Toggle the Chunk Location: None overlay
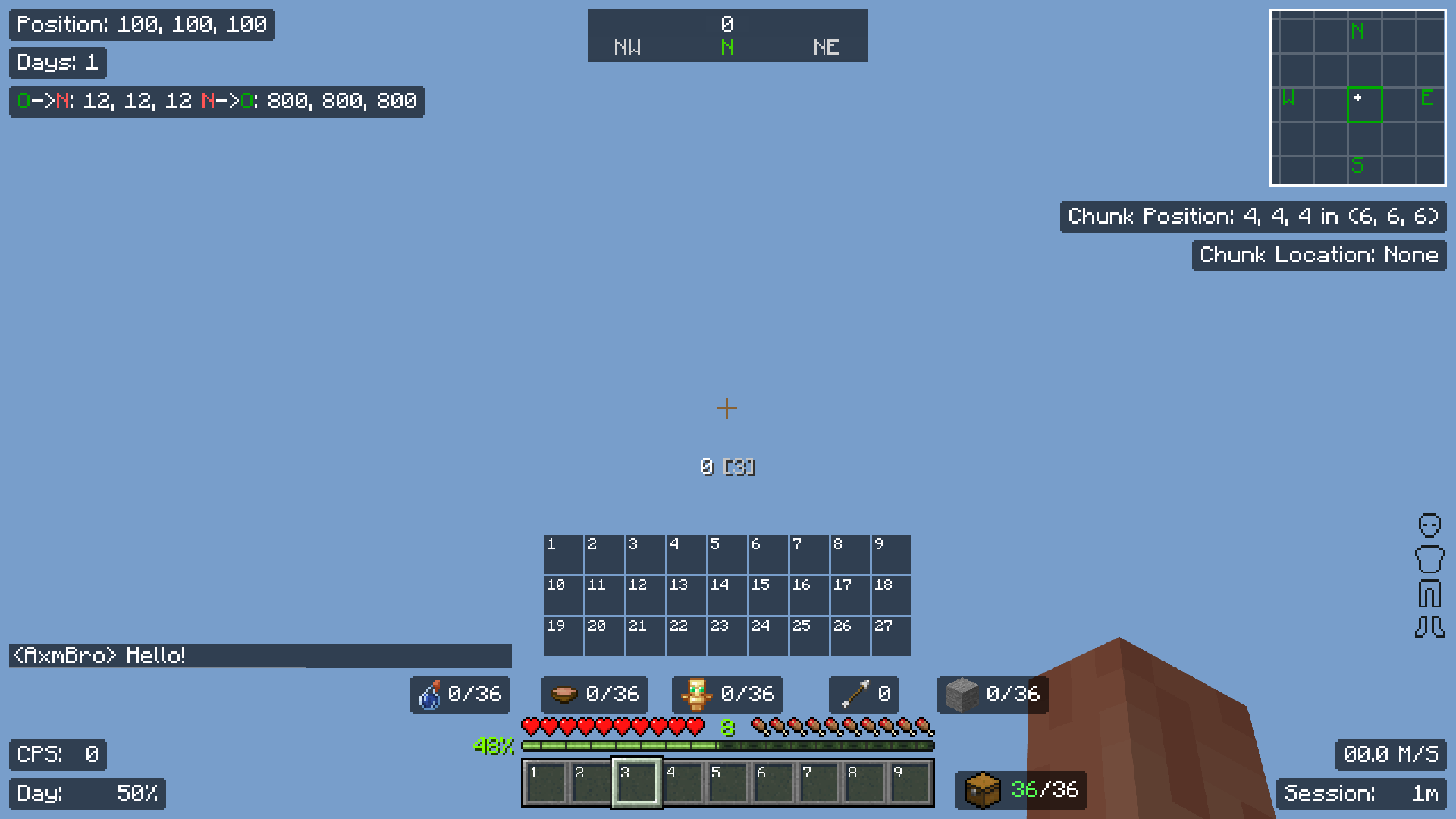 (x=1319, y=256)
